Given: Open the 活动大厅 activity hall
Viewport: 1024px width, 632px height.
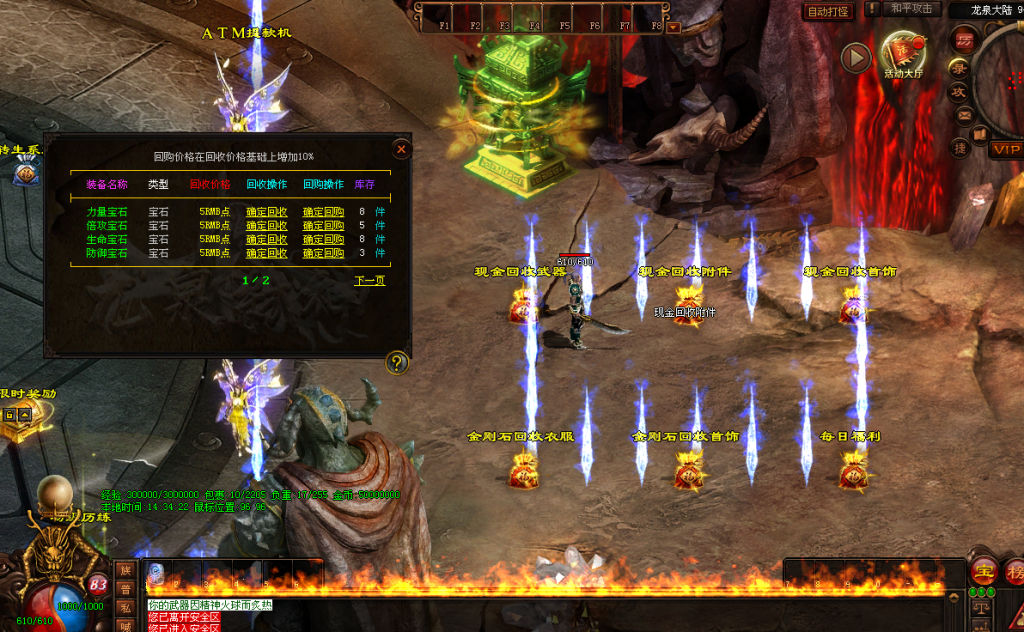Looking at the screenshot, I should (904, 54).
